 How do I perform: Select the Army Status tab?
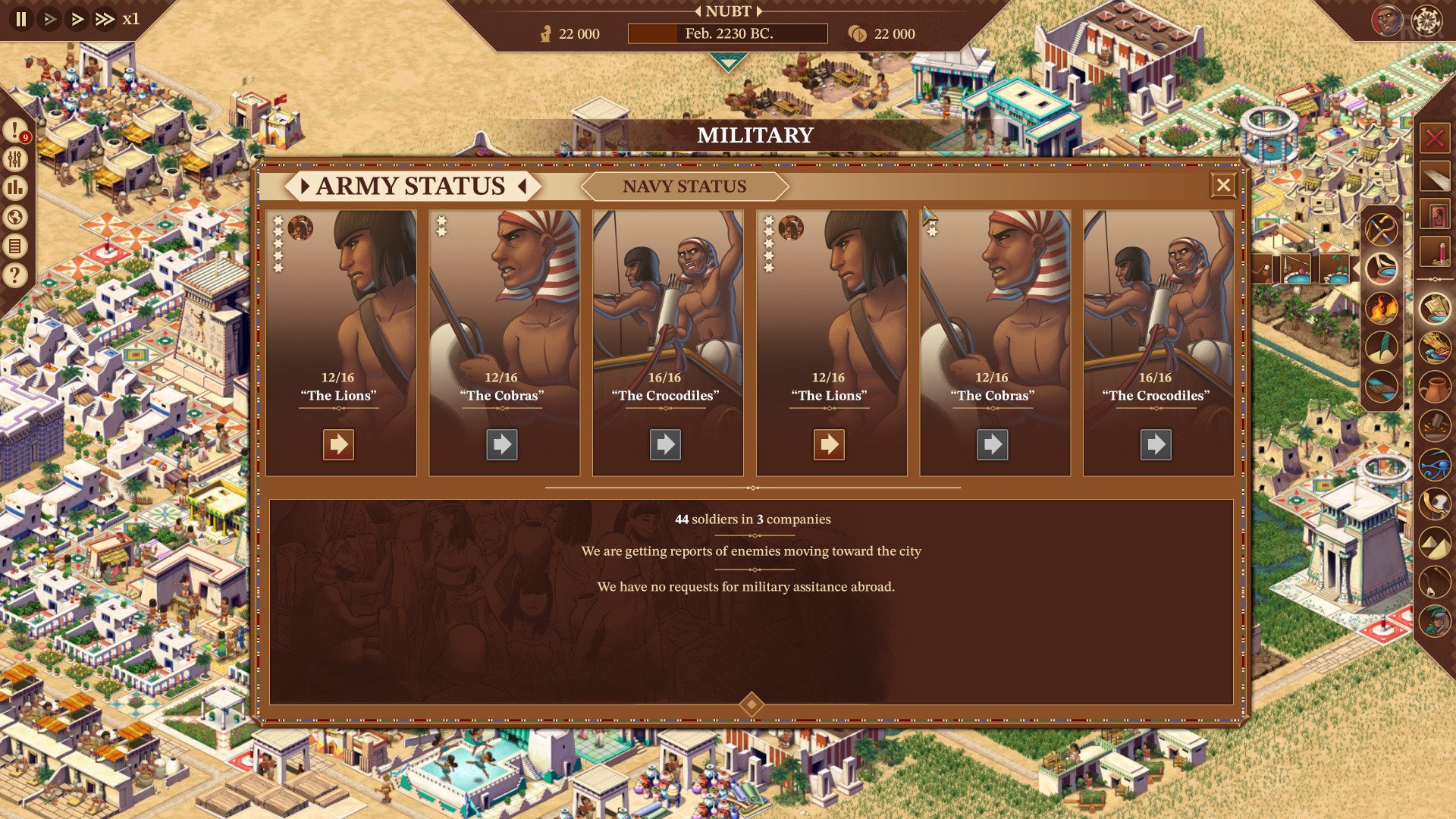pos(410,186)
